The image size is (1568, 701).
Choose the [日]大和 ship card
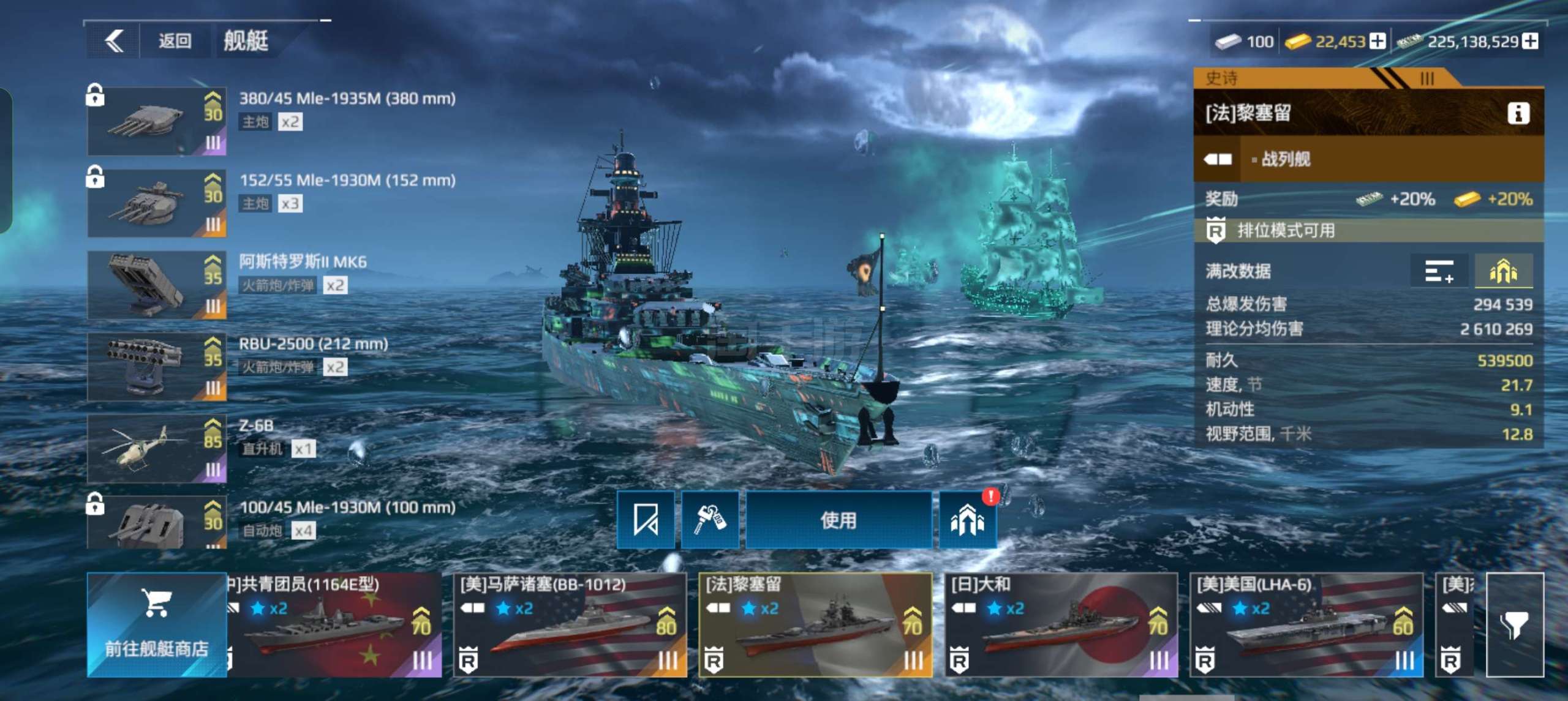coord(1061,624)
